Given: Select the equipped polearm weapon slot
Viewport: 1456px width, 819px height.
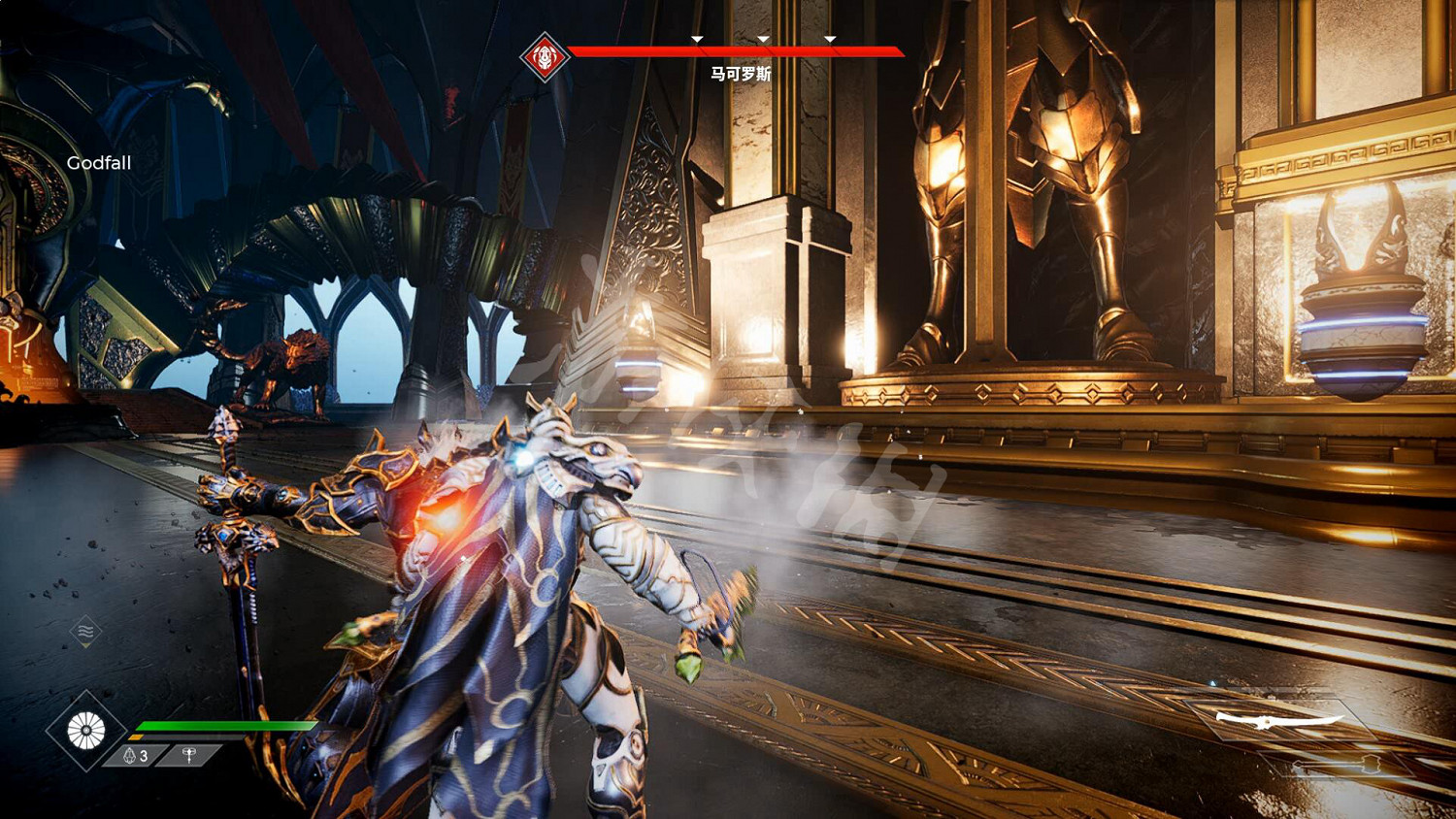Looking at the screenshot, I should pos(1279,720).
